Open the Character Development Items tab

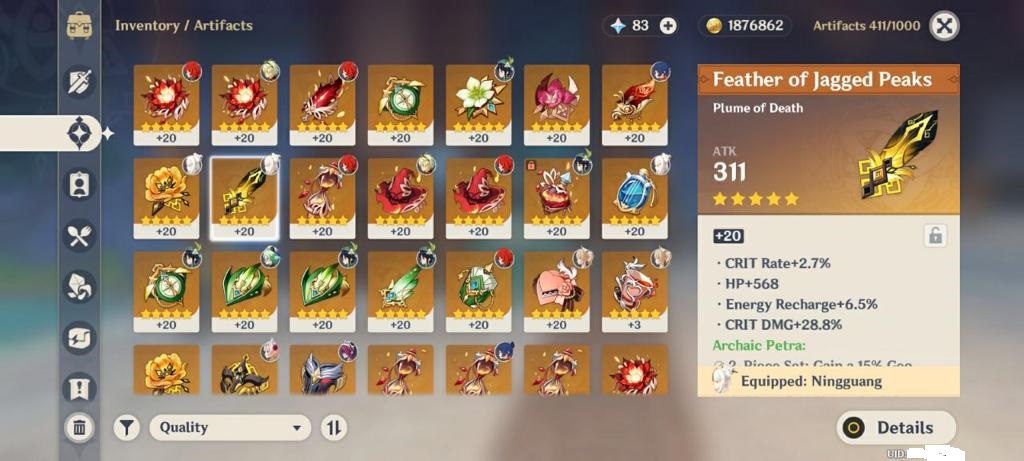[x=80, y=184]
